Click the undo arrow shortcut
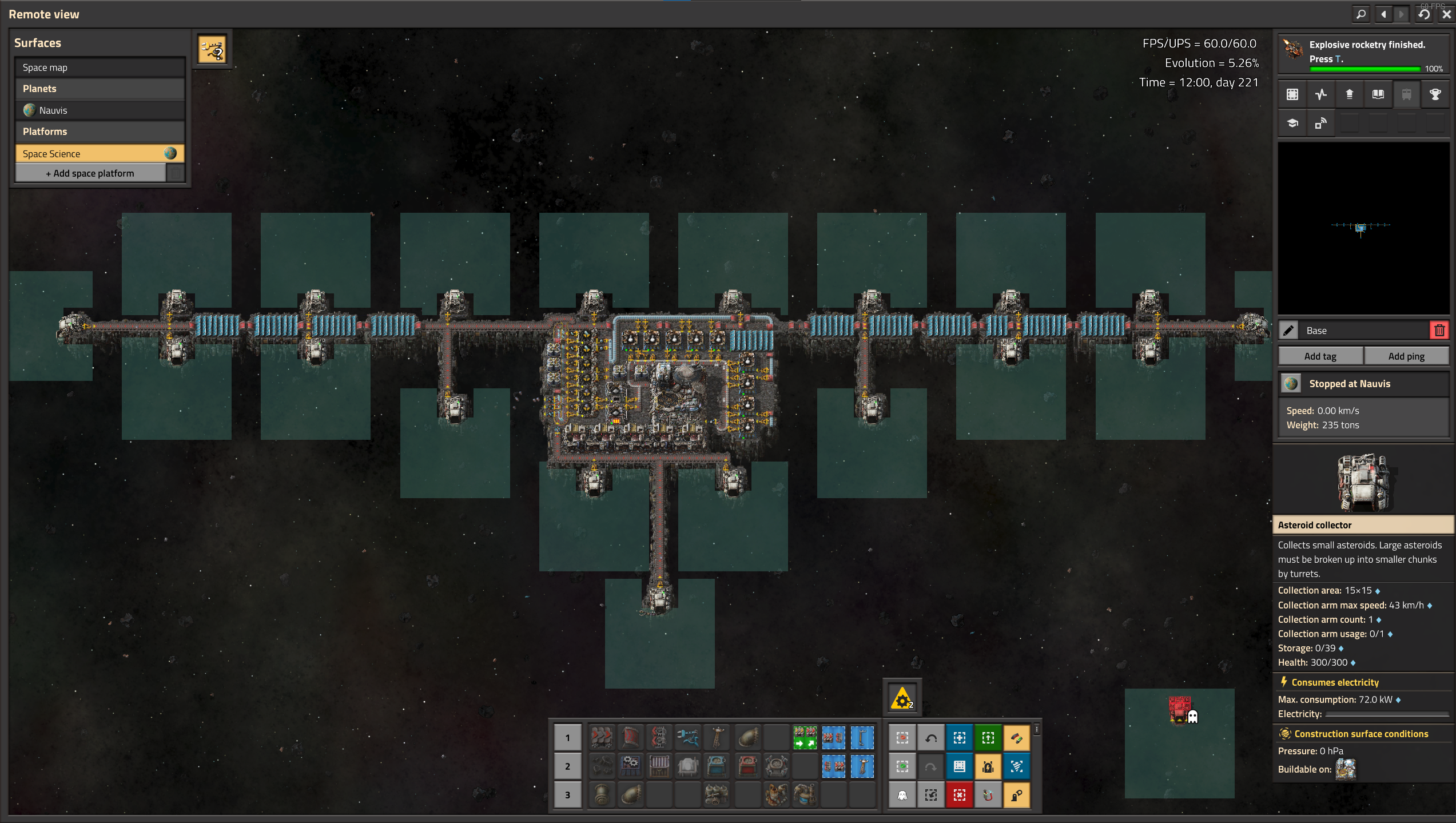 (930, 738)
